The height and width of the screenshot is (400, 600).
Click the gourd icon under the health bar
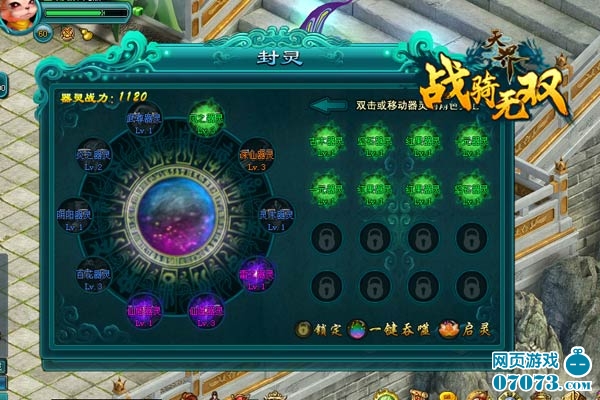point(86,34)
